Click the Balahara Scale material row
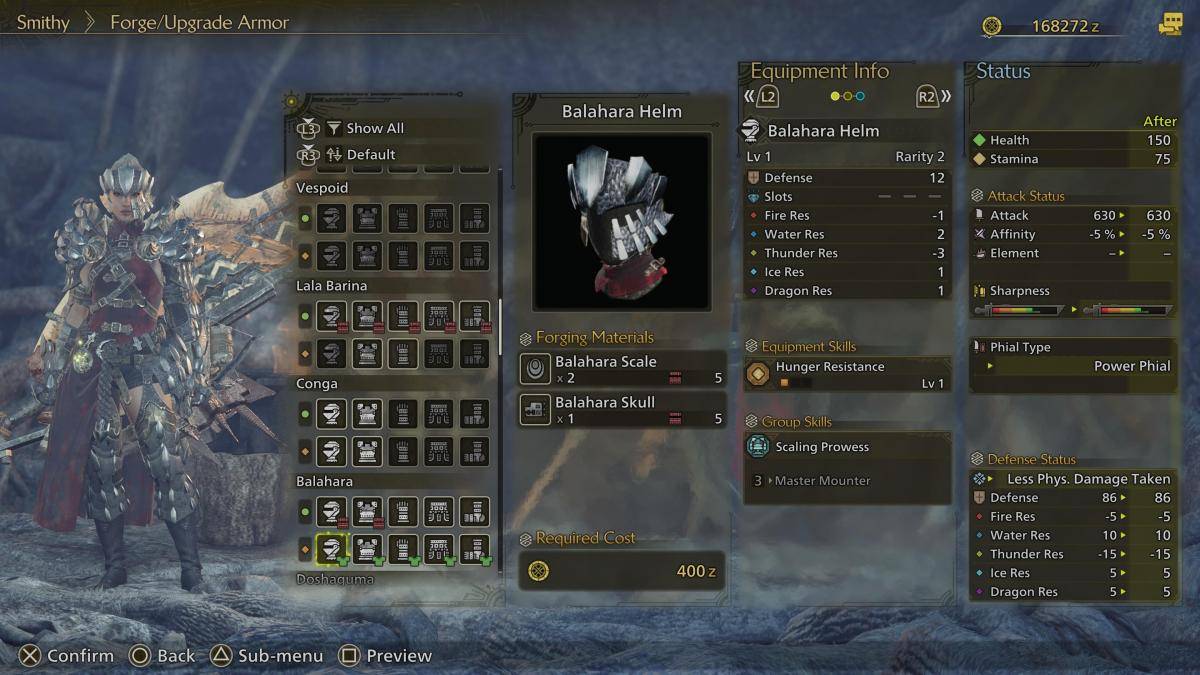The width and height of the screenshot is (1200, 675). (621, 369)
